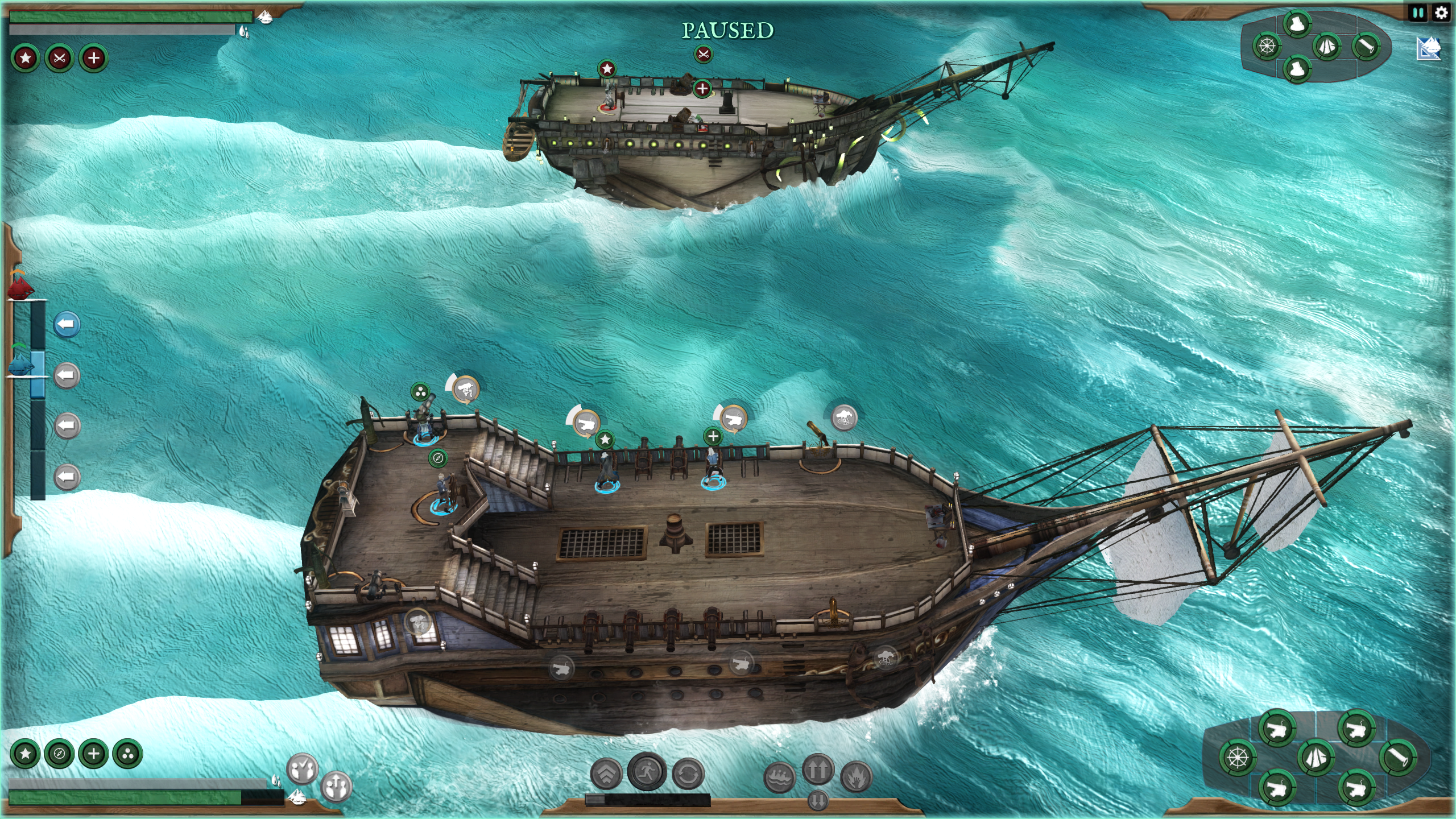
Task: Open the settings gear menu
Action: coord(1441,13)
